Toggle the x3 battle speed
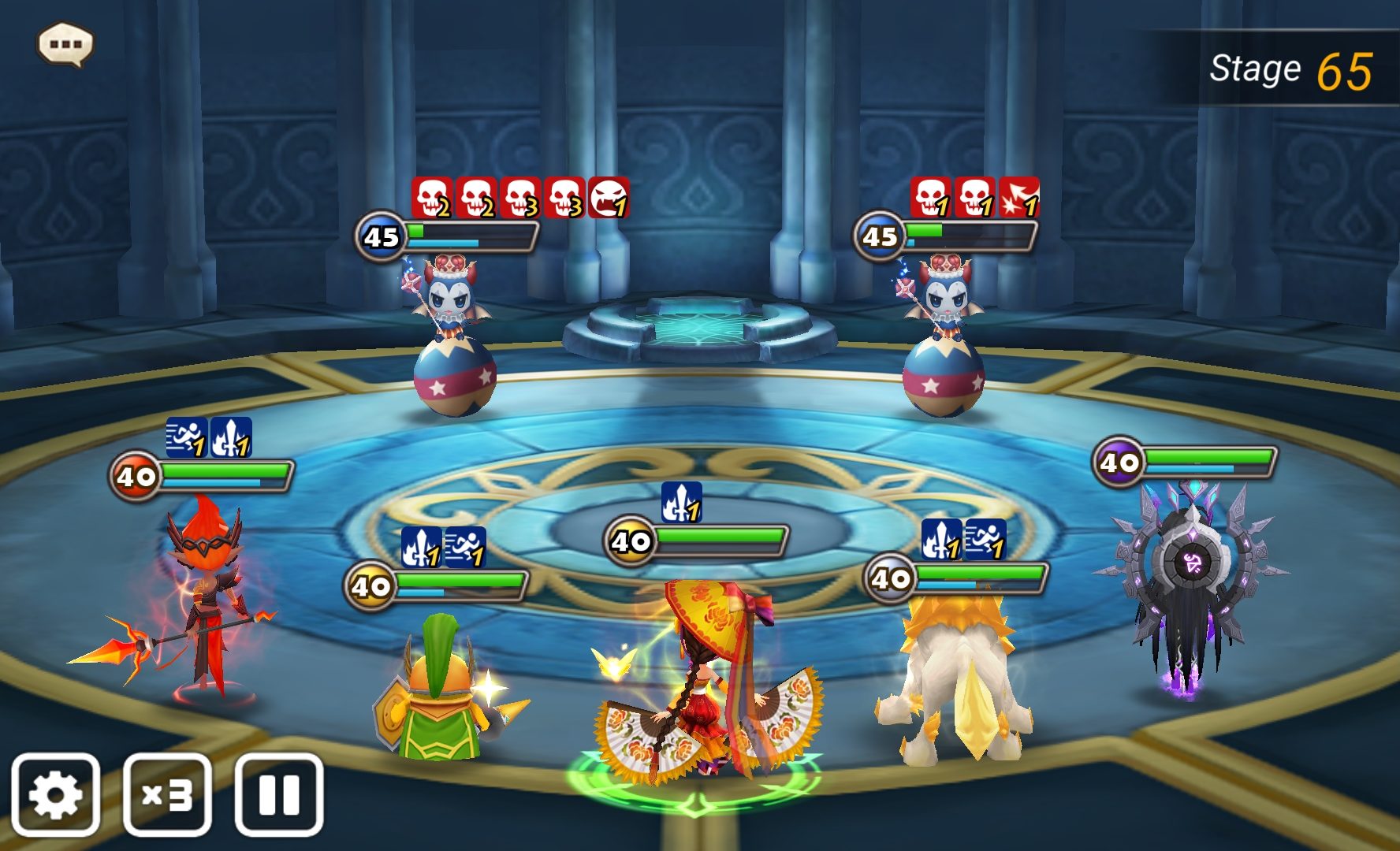This screenshot has width=1400, height=851. 167,794
